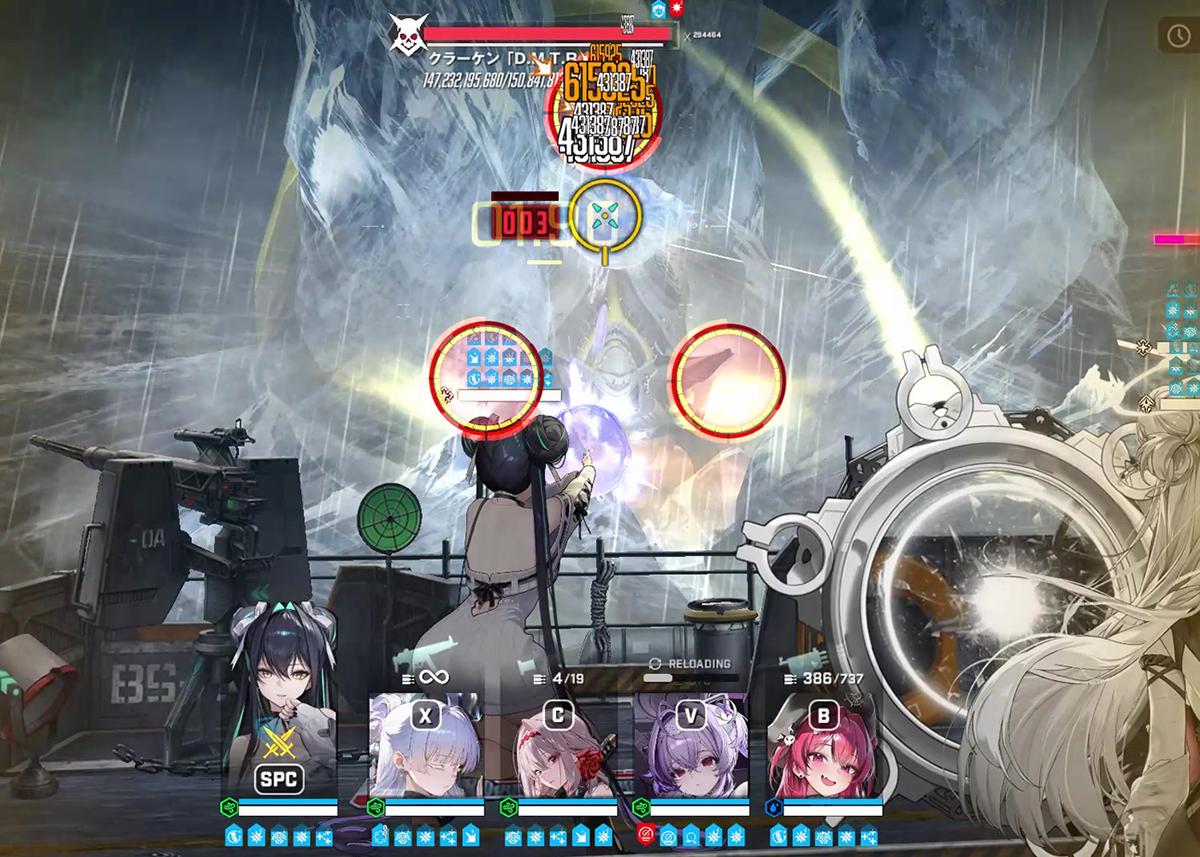The width and height of the screenshot is (1200, 857).
Task: Choose the rose-adorned character labeled C
Action: point(558,747)
